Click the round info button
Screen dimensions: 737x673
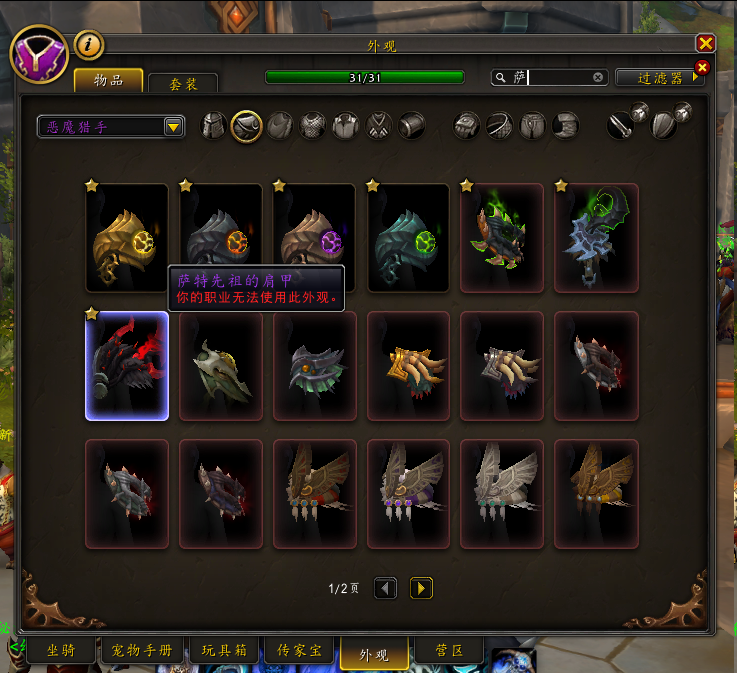(x=89, y=44)
